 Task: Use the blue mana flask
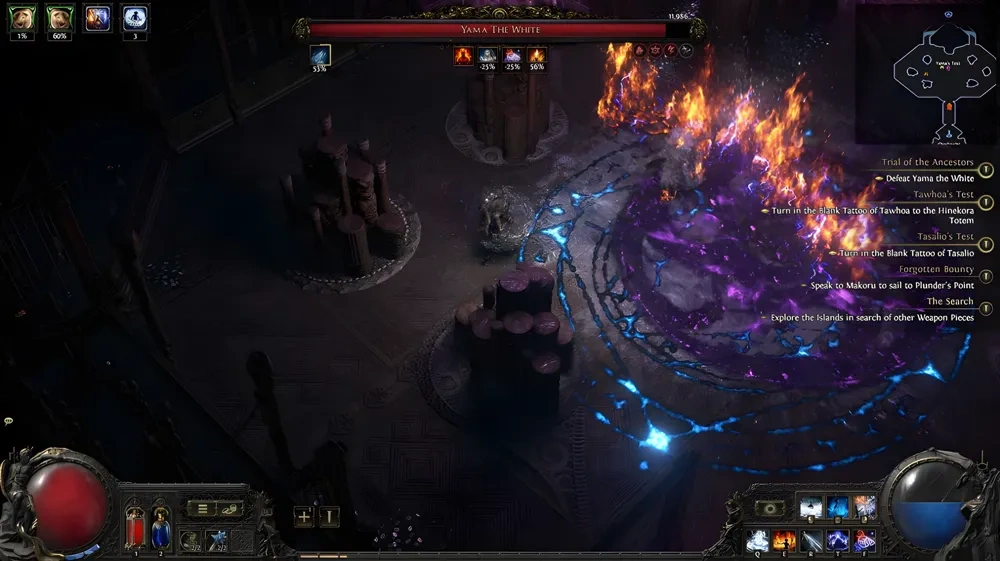click(x=158, y=527)
